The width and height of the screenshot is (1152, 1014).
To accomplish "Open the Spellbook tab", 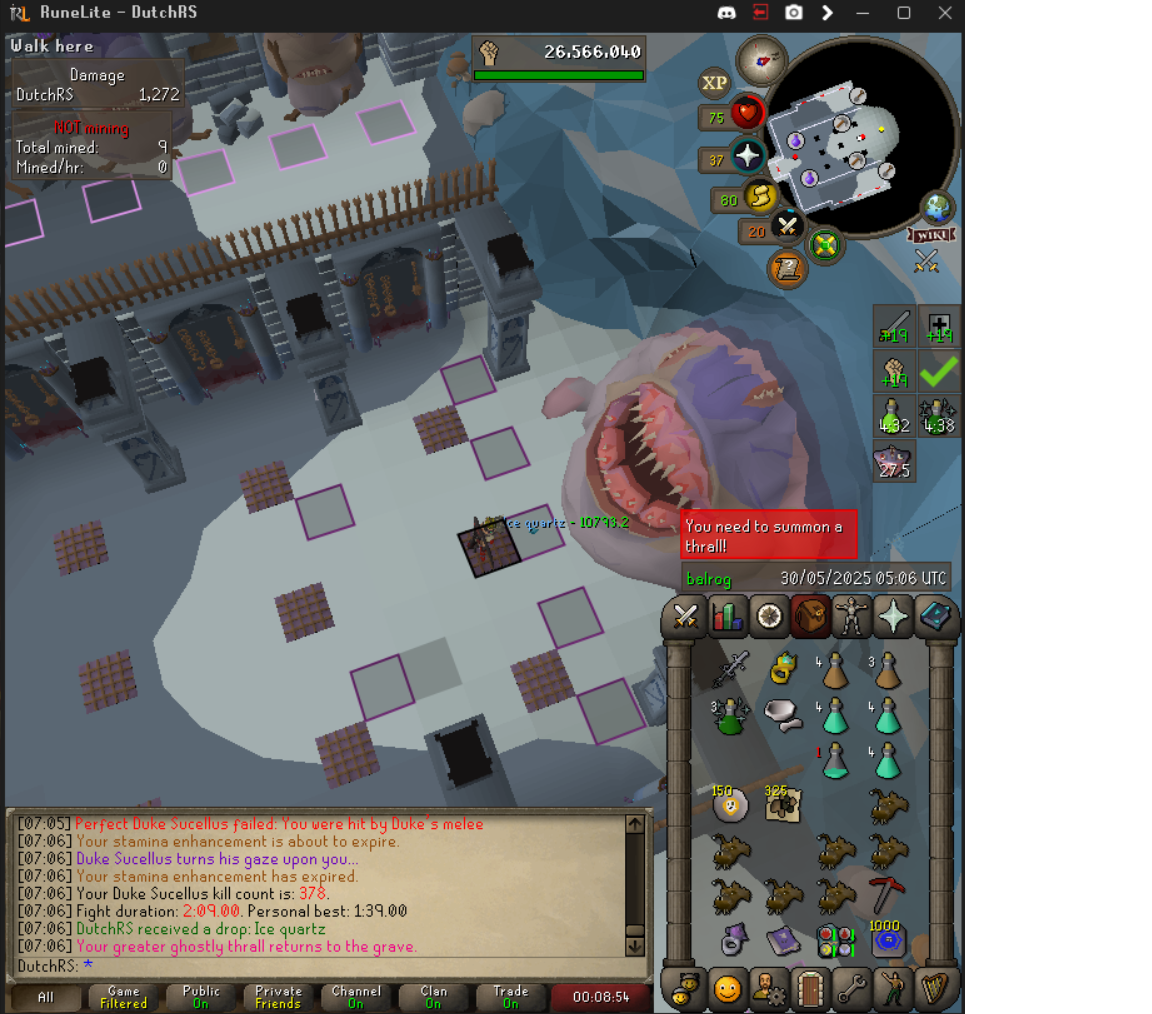I will point(936,616).
